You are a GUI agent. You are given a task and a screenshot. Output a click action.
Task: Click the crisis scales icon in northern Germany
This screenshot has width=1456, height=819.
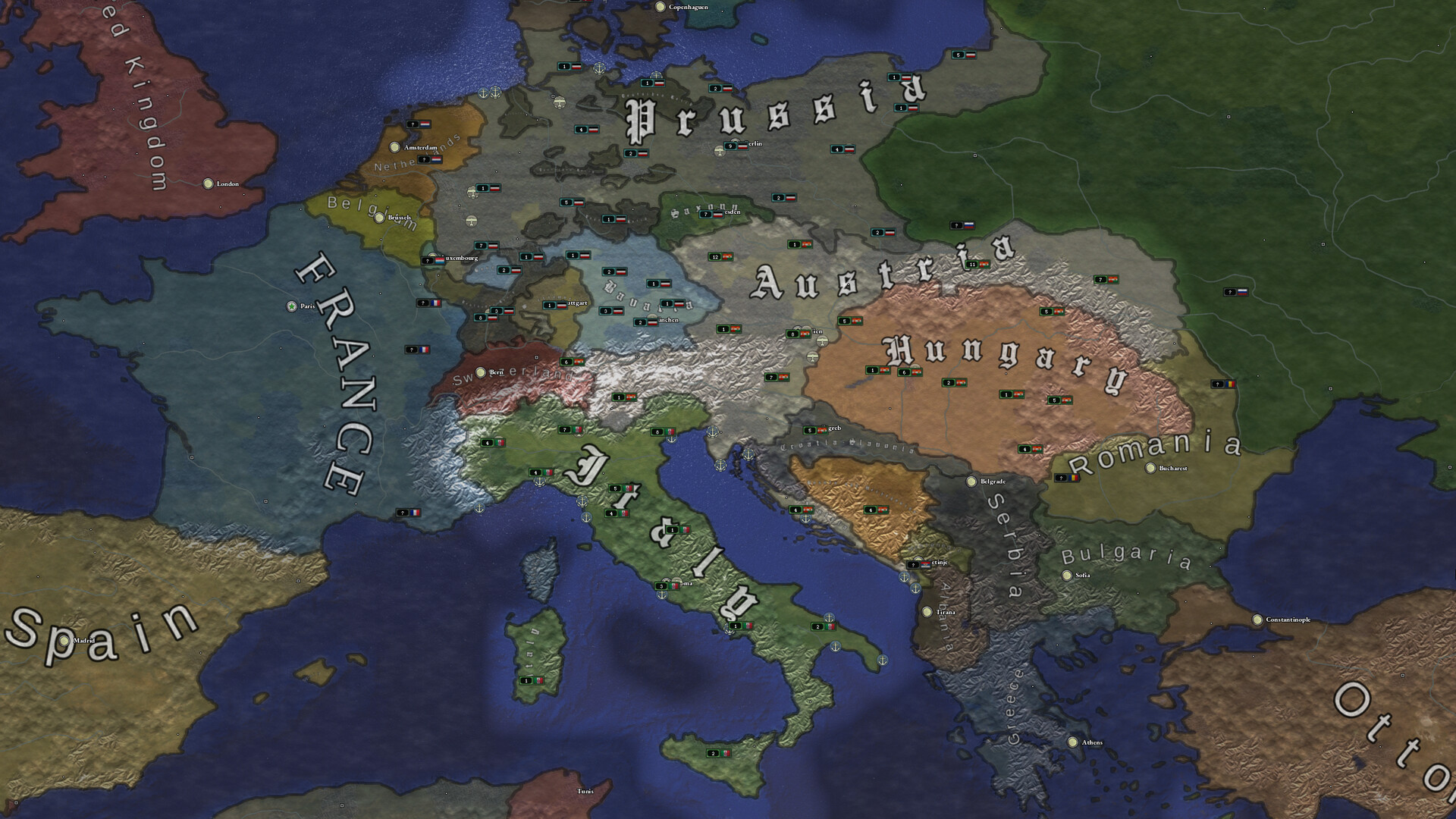coord(561,103)
